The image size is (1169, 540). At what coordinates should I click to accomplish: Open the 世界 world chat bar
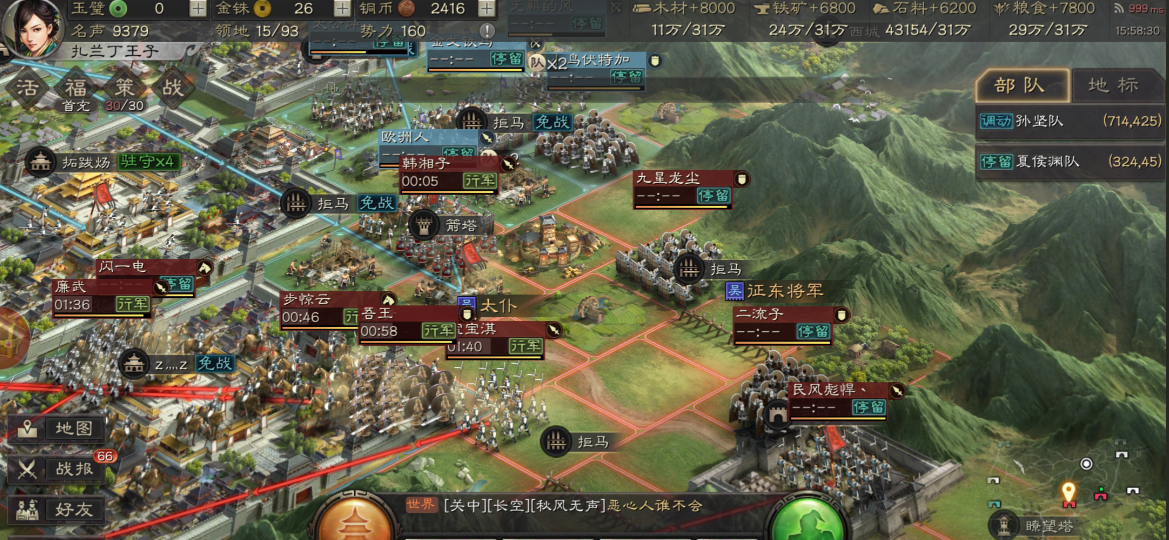580,506
